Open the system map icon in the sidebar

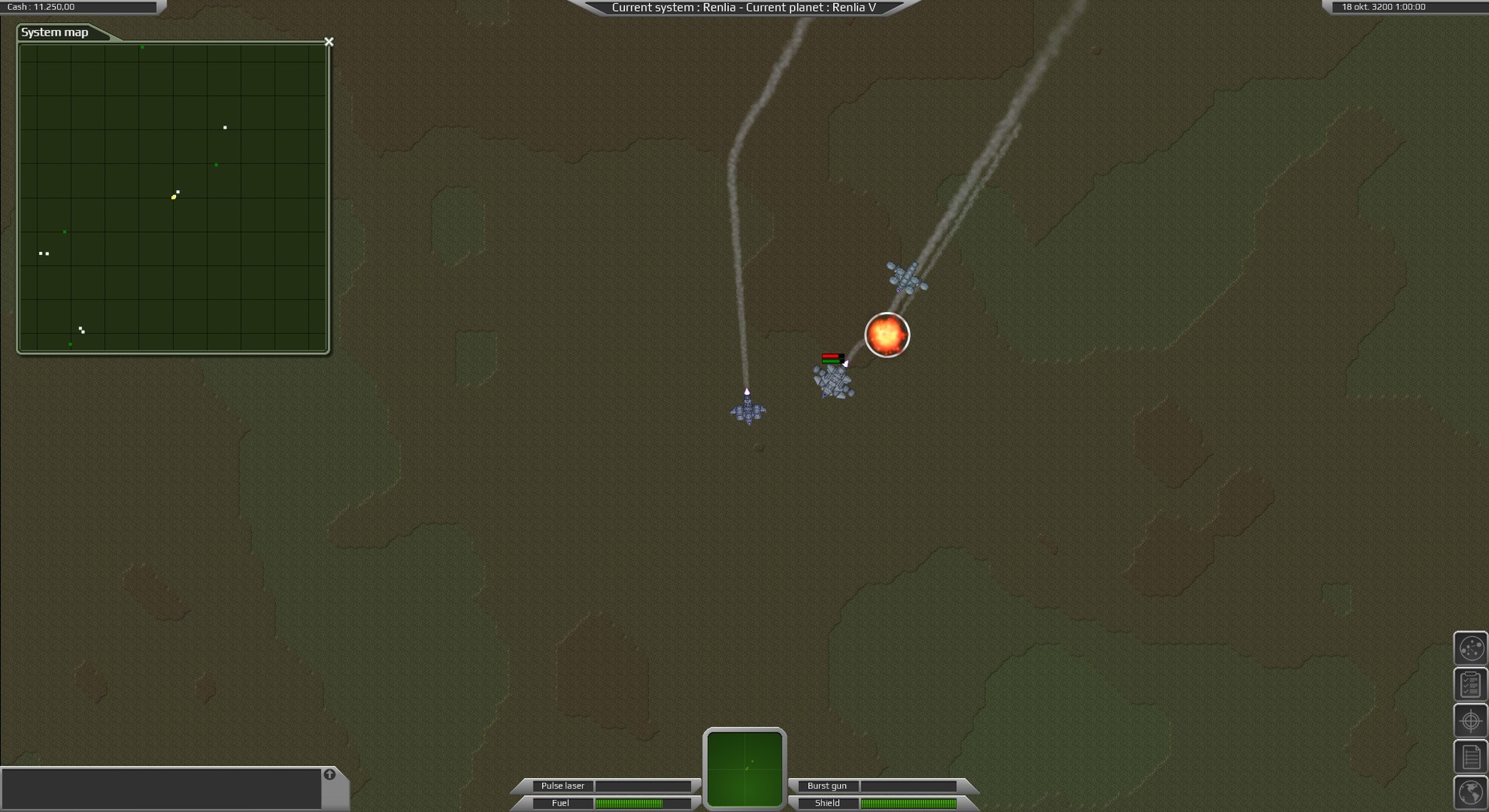[x=1470, y=648]
